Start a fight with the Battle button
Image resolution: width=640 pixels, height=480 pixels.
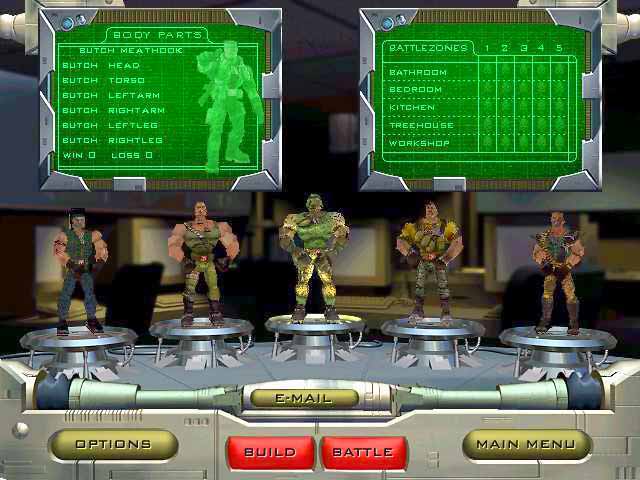point(363,452)
